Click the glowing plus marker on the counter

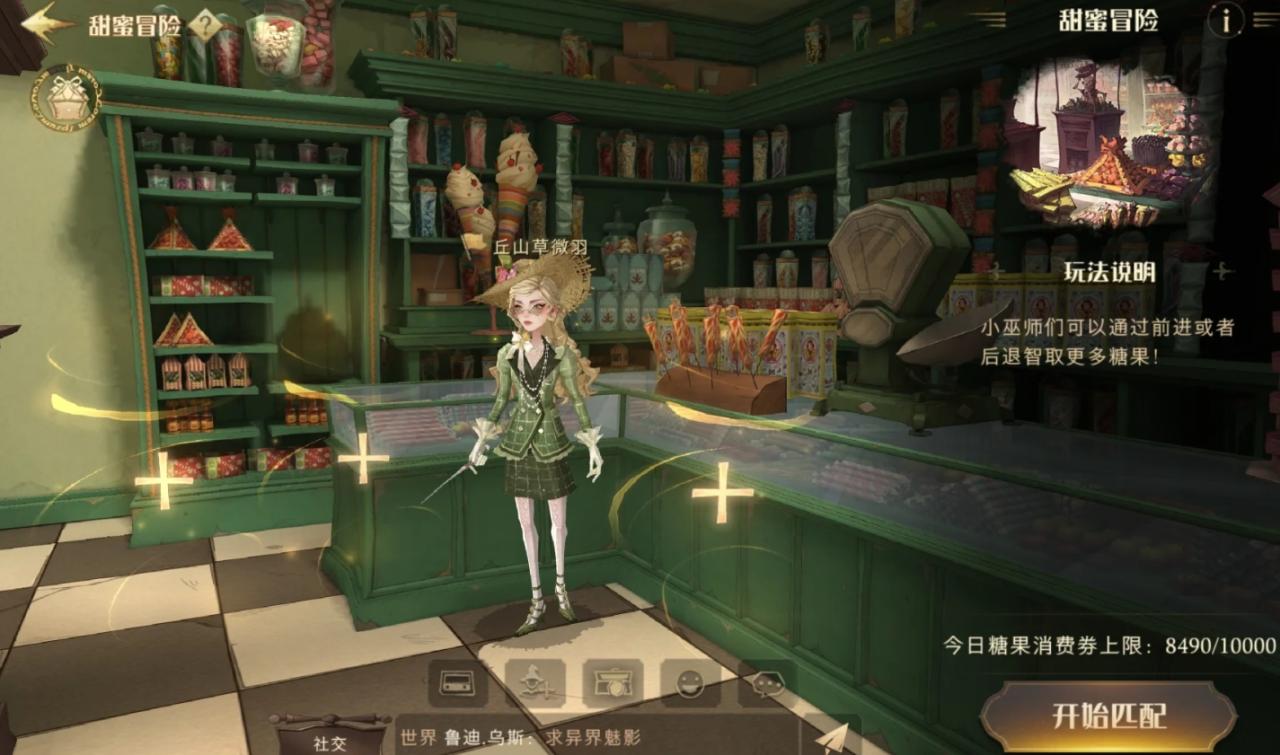click(718, 492)
